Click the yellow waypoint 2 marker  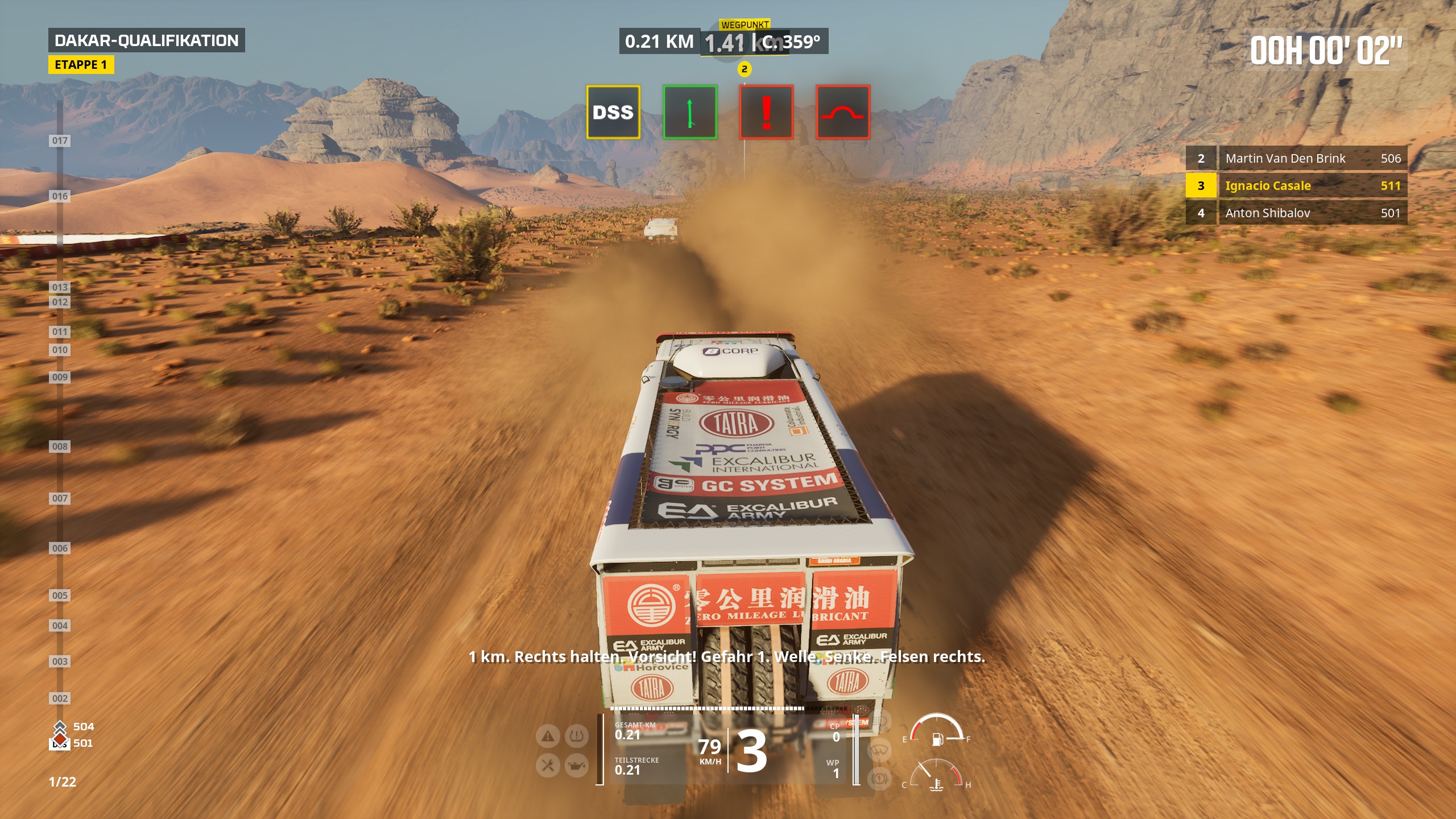pos(744,69)
